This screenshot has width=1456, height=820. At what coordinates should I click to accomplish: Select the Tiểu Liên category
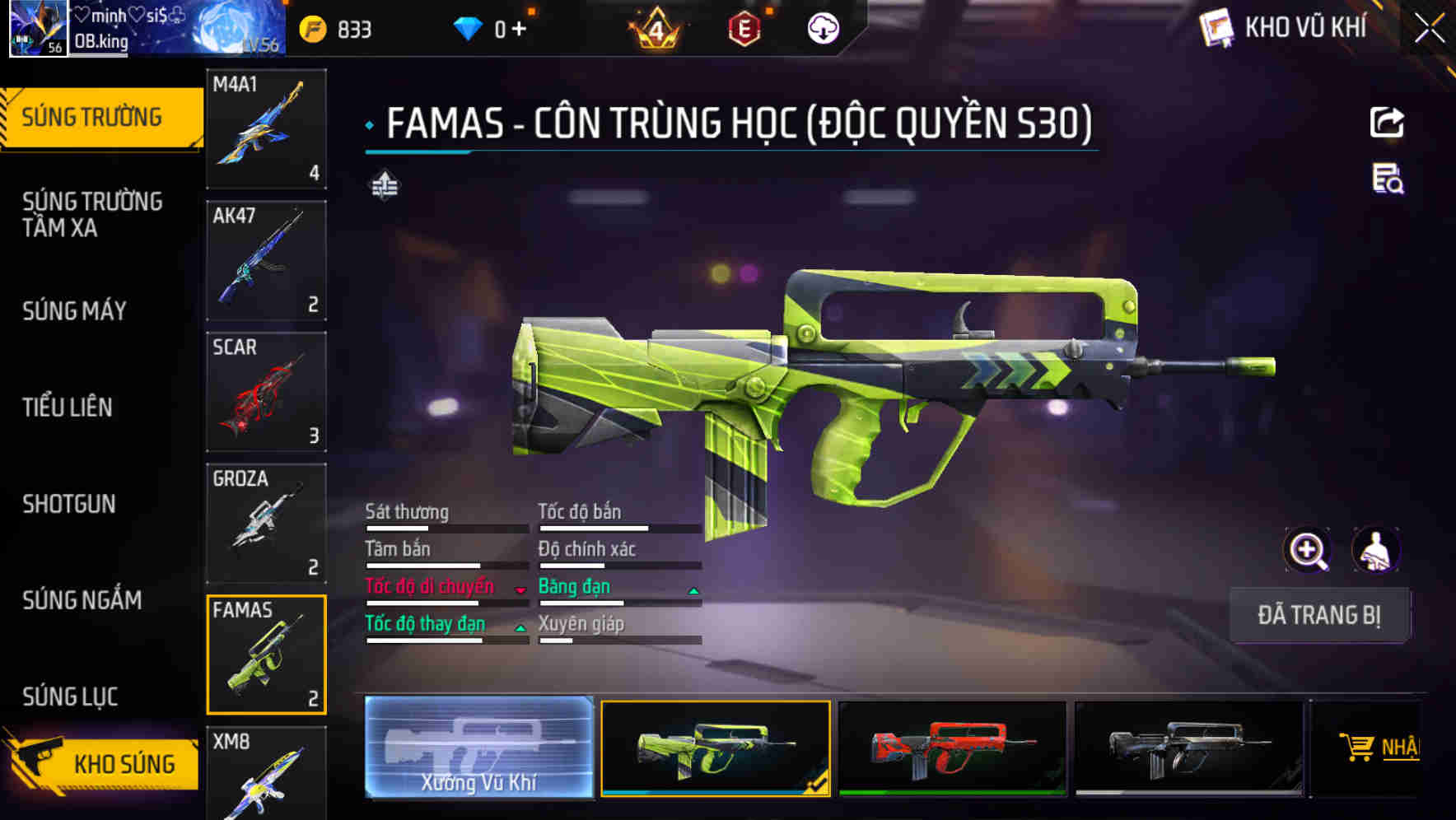(68, 407)
